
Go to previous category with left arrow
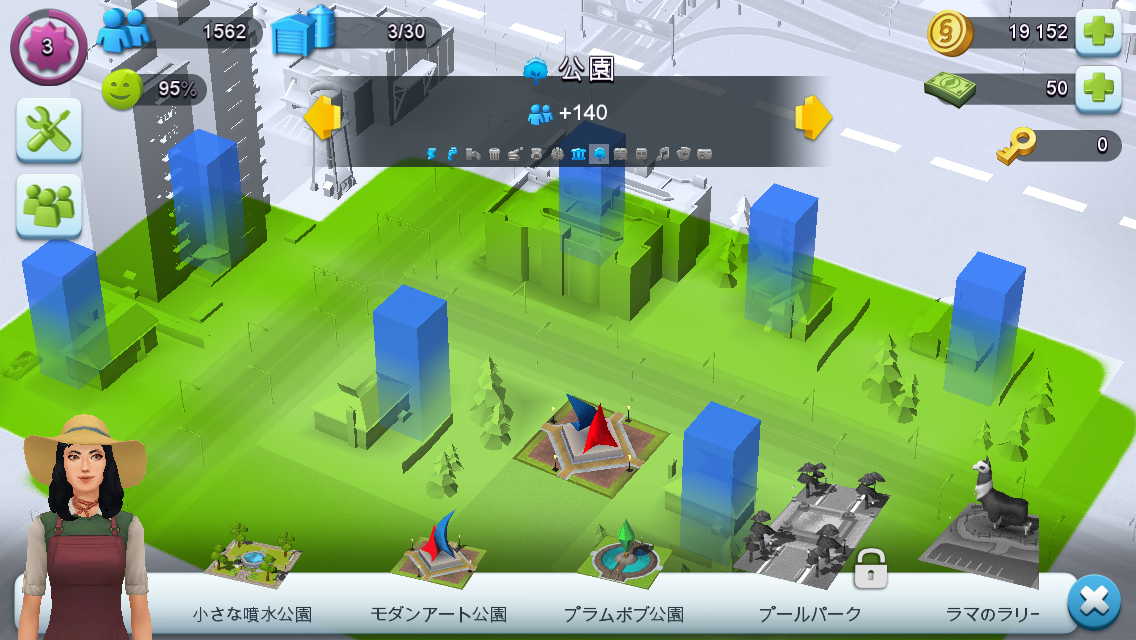pyautogui.click(x=322, y=118)
